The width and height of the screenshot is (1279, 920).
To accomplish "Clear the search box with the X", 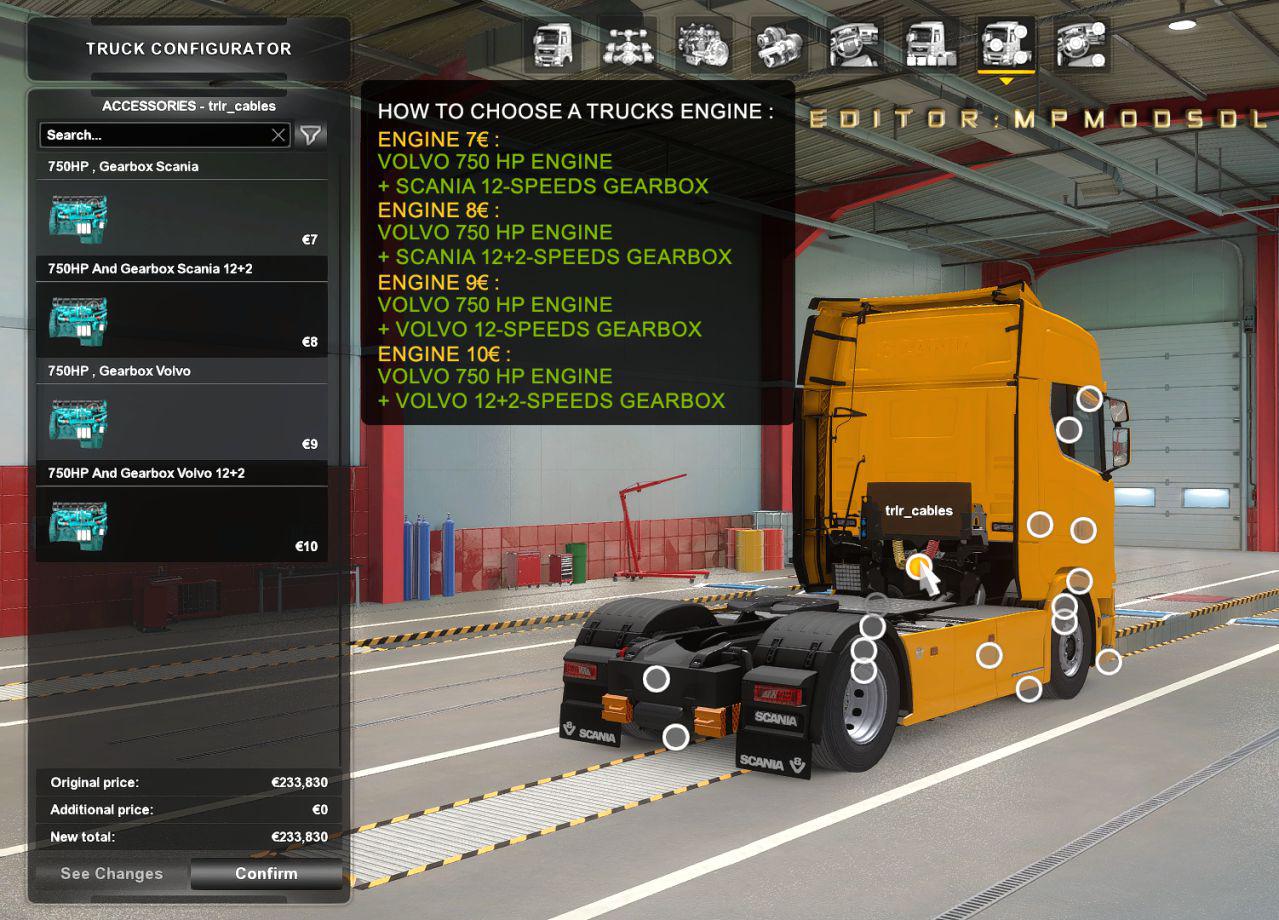I will 279,135.
